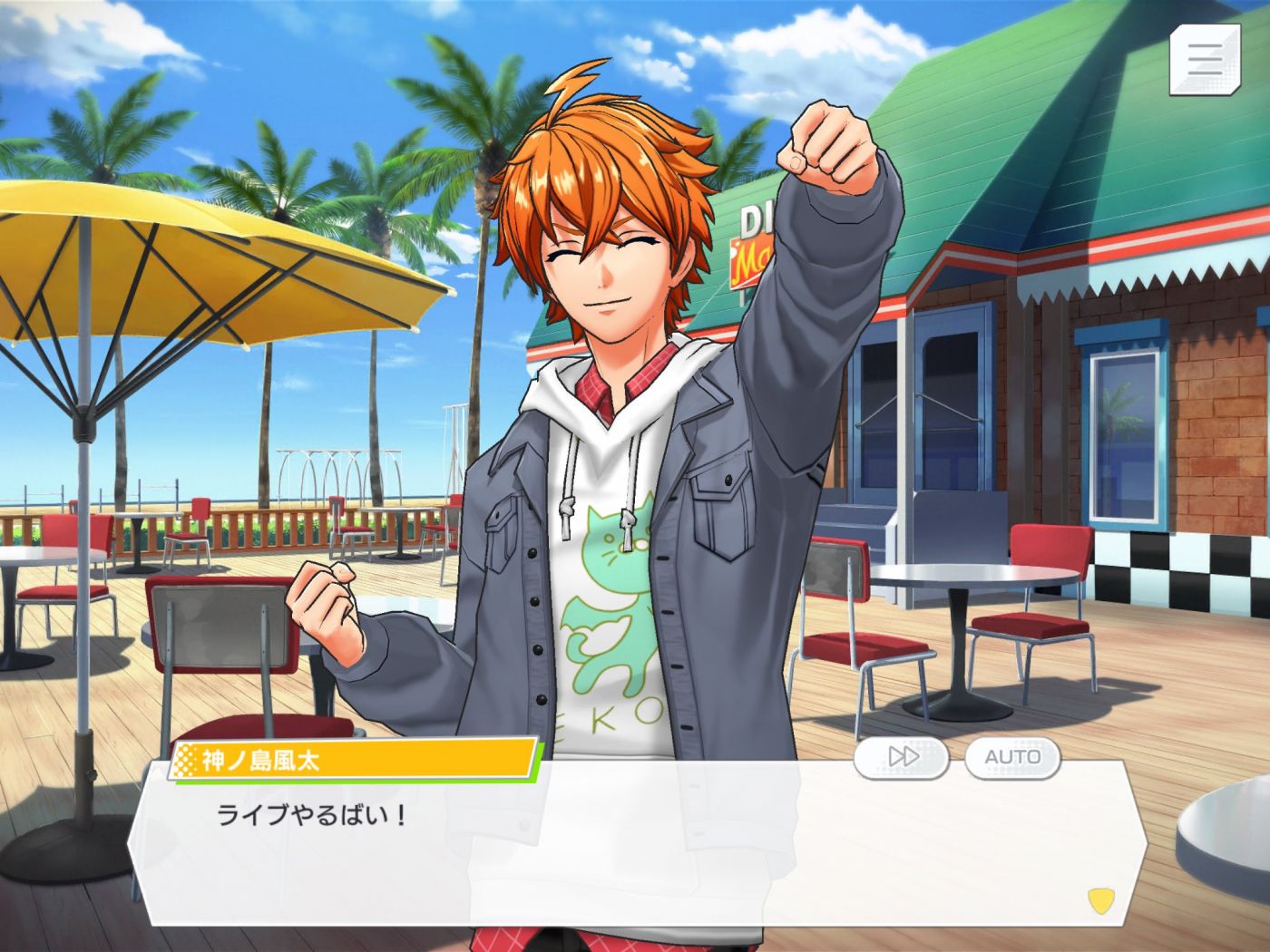The width and height of the screenshot is (1270, 952).
Task: Toggle AUTO dialogue playback
Action: 1012,757
